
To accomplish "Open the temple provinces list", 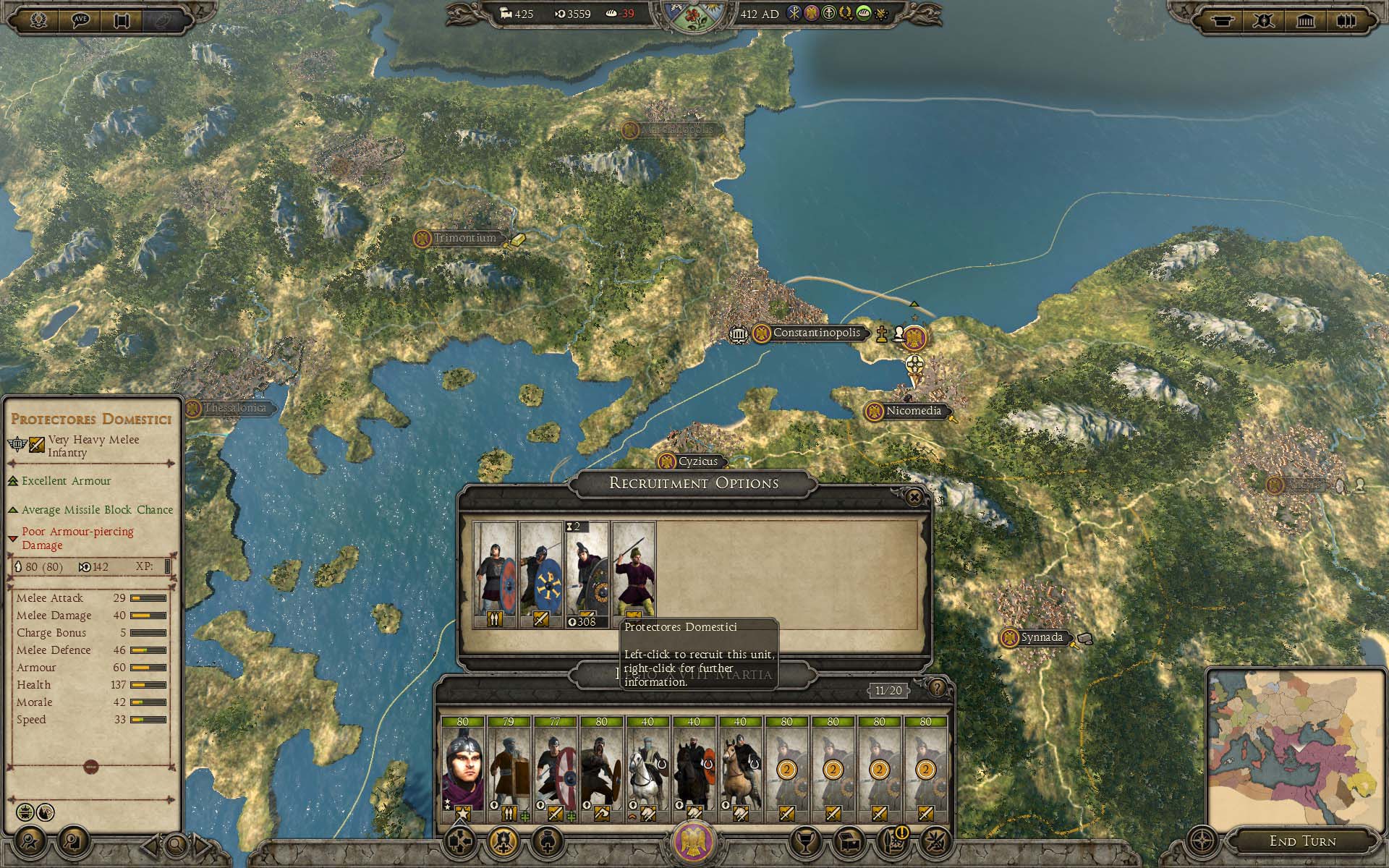I will click(1306, 20).
